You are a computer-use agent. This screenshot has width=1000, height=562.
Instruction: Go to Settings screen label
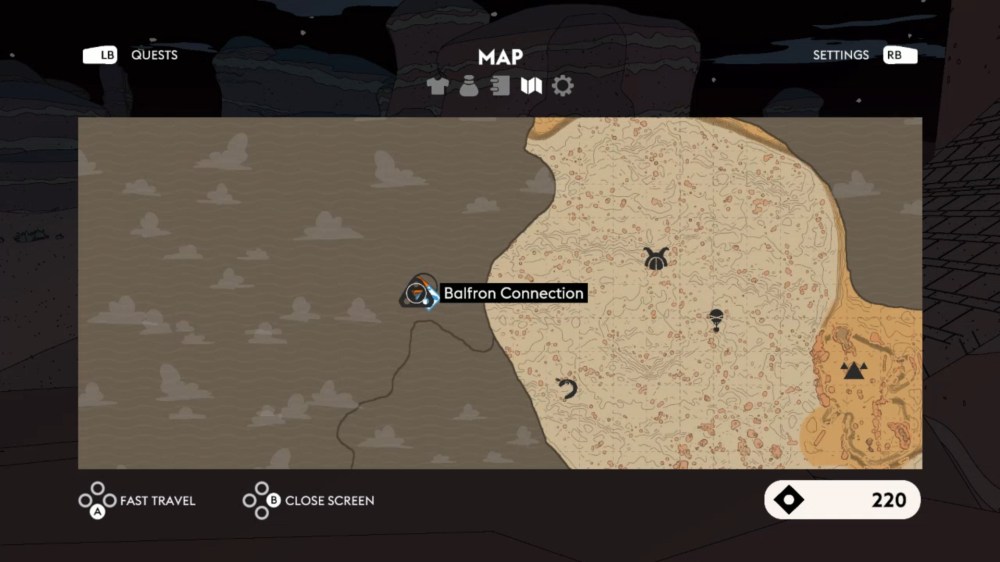coord(841,55)
